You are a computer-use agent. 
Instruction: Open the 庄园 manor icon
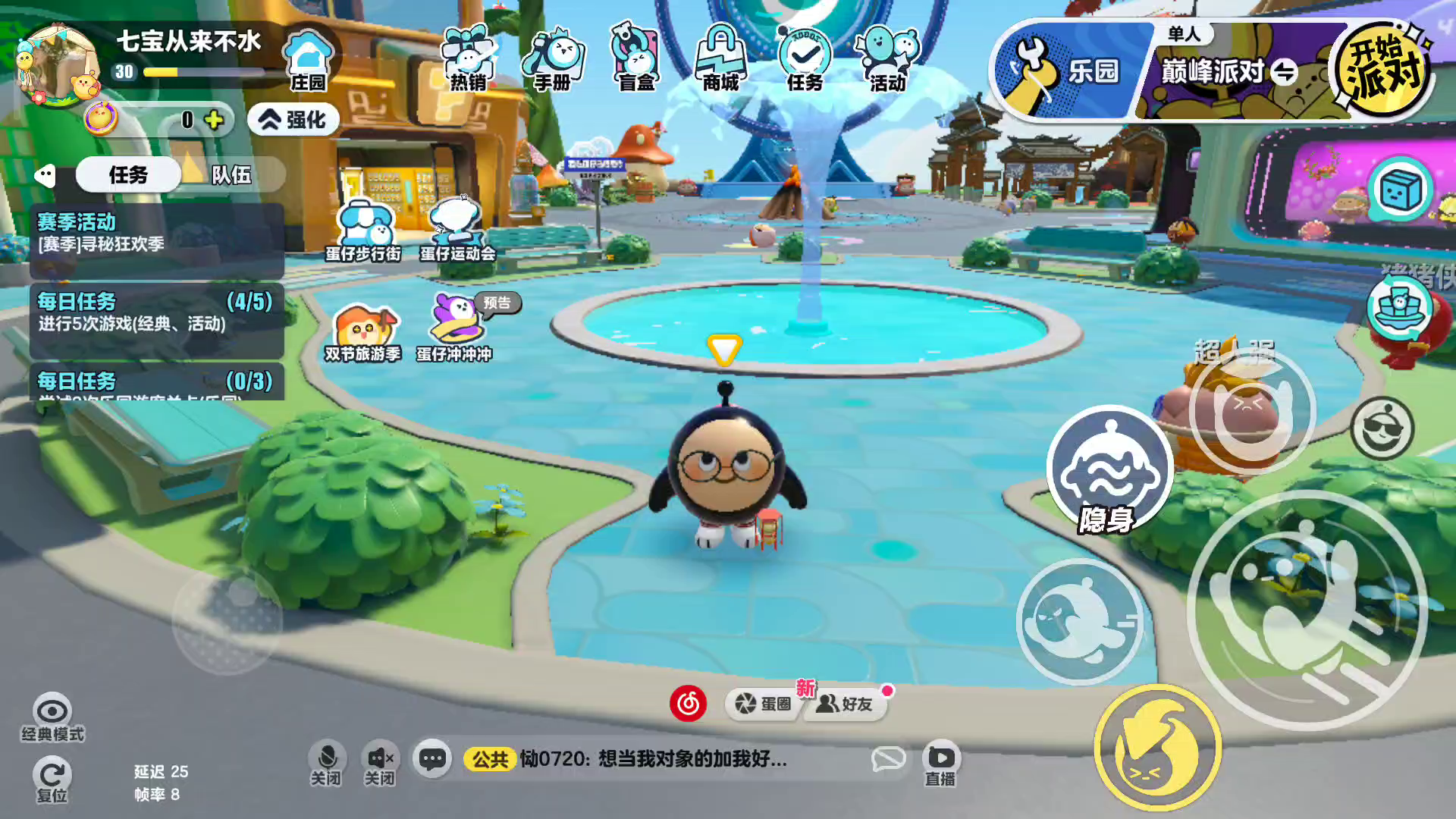(x=308, y=61)
